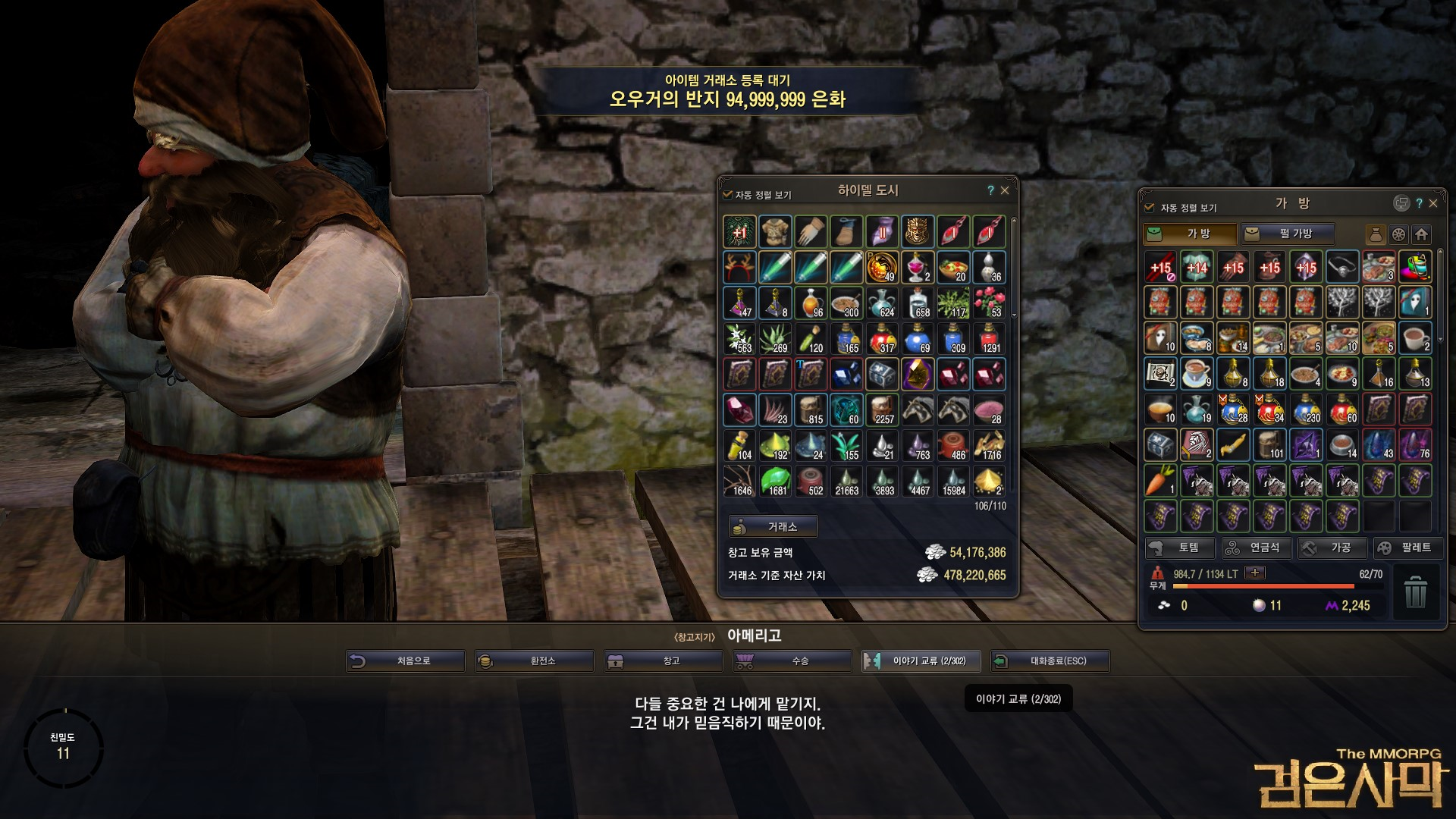1456x819 pixels.
Task: Select the 가방 main bag tab
Action: [1190, 234]
